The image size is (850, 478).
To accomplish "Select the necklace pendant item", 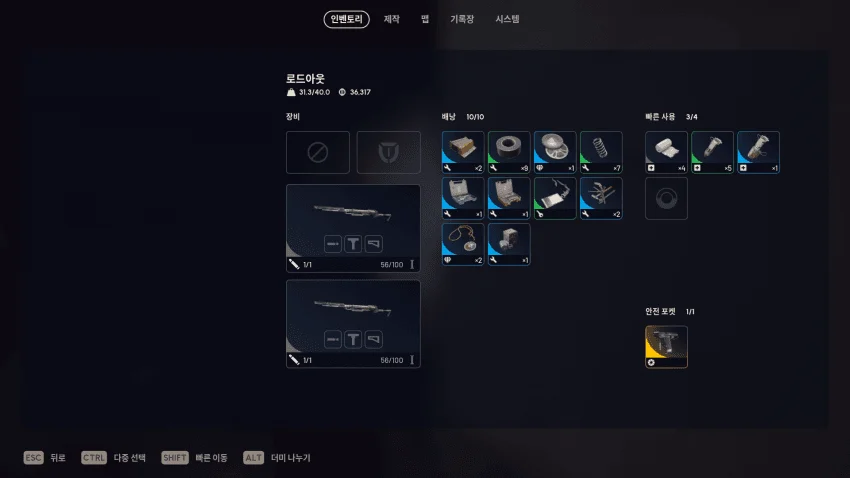I will pos(463,244).
